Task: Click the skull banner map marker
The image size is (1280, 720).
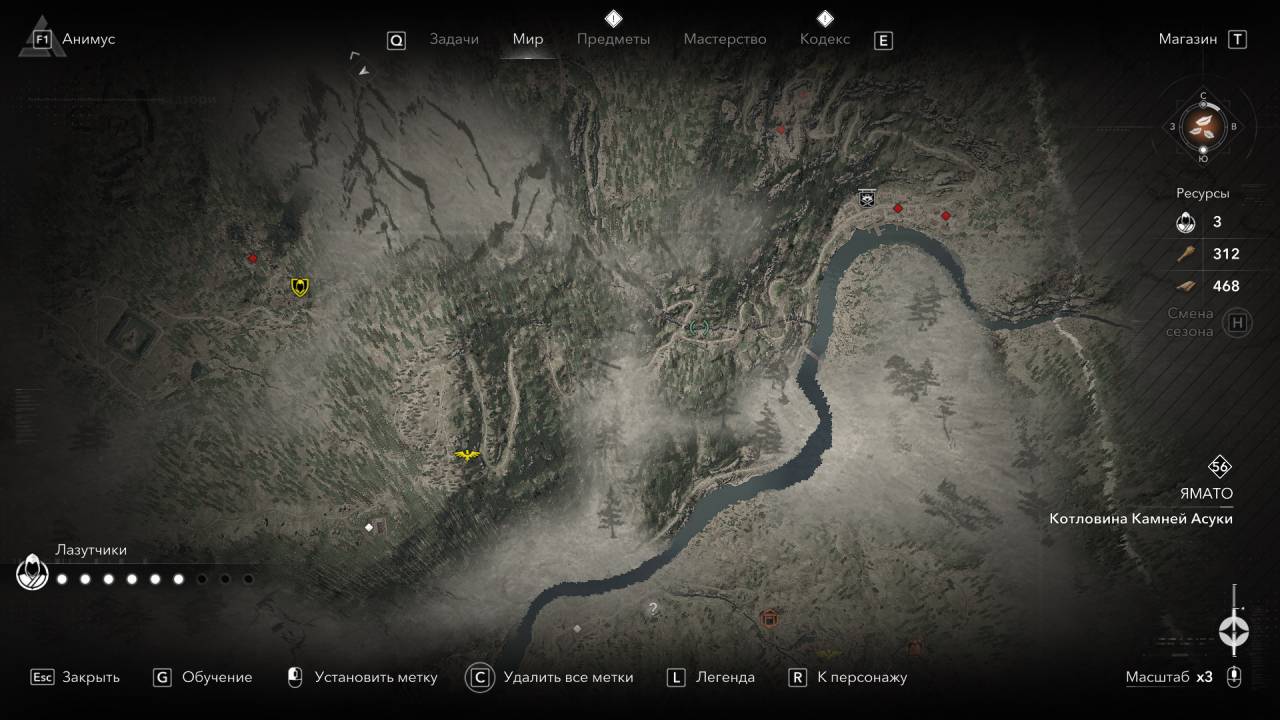Action: tap(866, 199)
